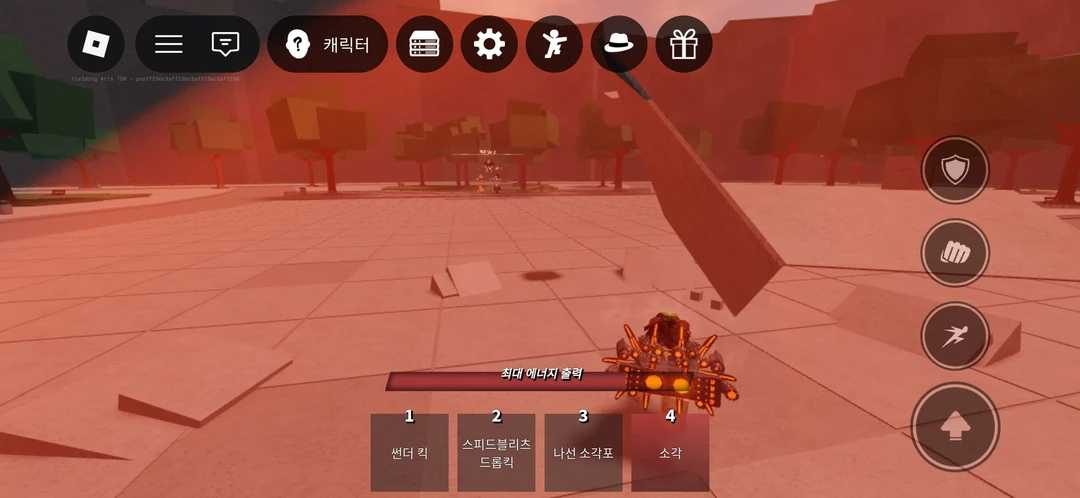Use the 스피드블리츠 드롭킥 skill
Viewport: 1080px width, 498px height.
click(496, 452)
